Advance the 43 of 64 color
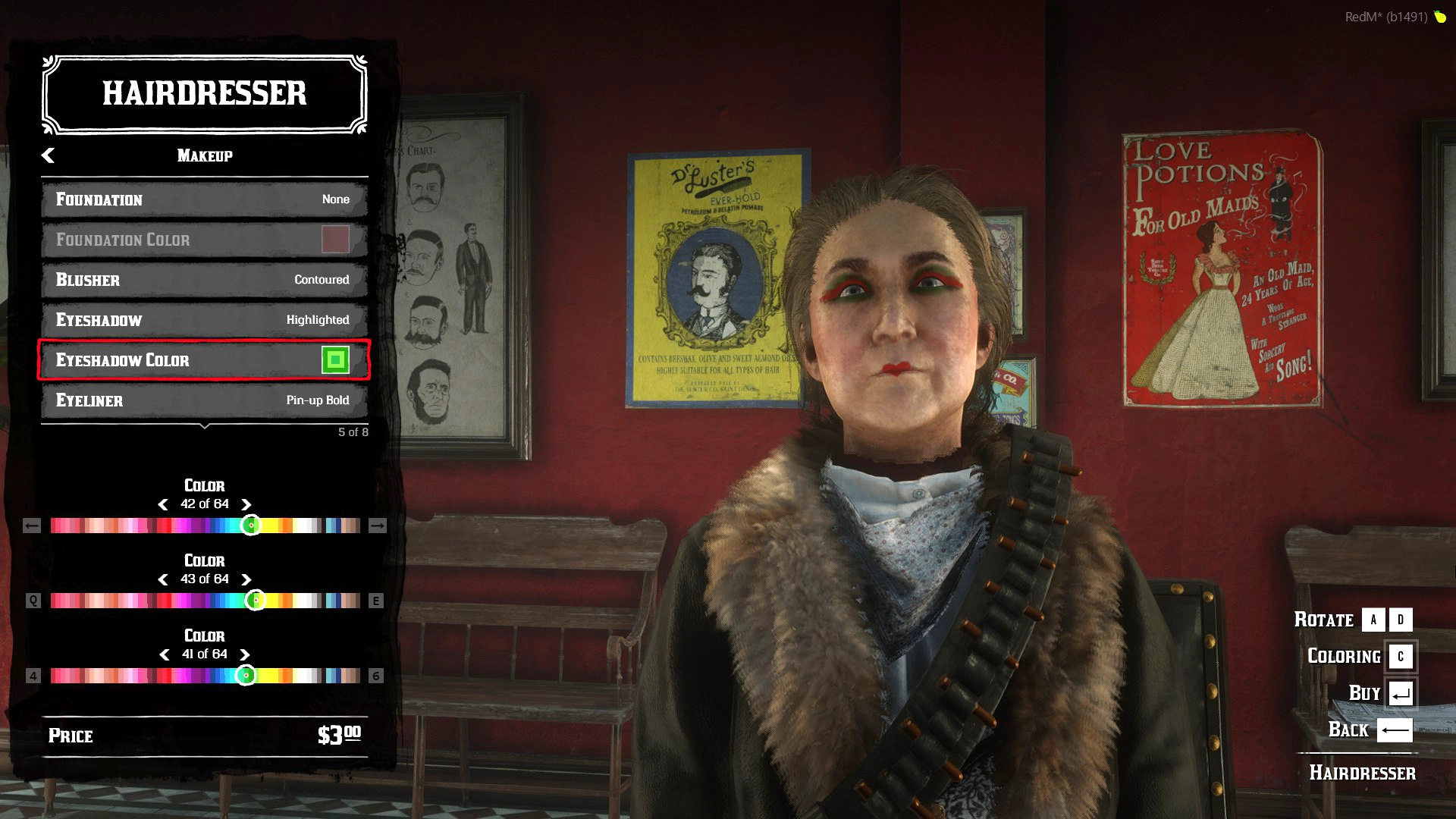Viewport: 1456px width, 819px height. tap(246, 579)
